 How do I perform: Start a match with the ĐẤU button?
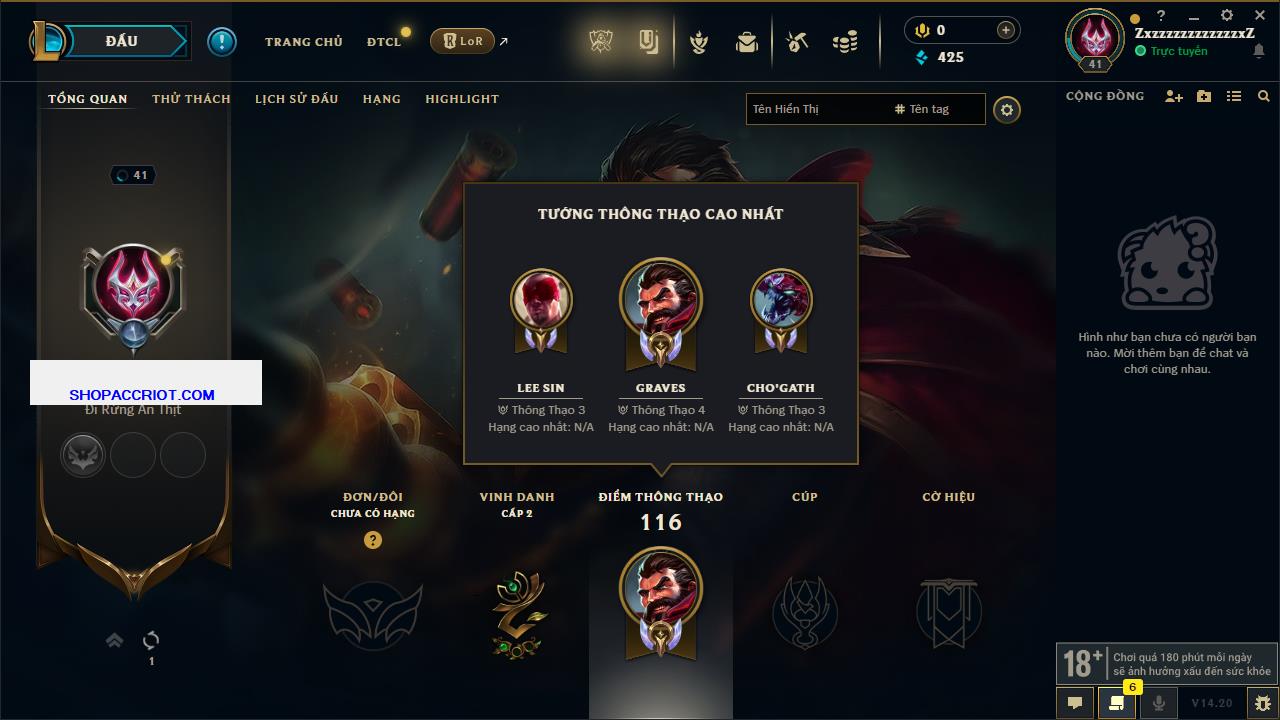[122, 41]
